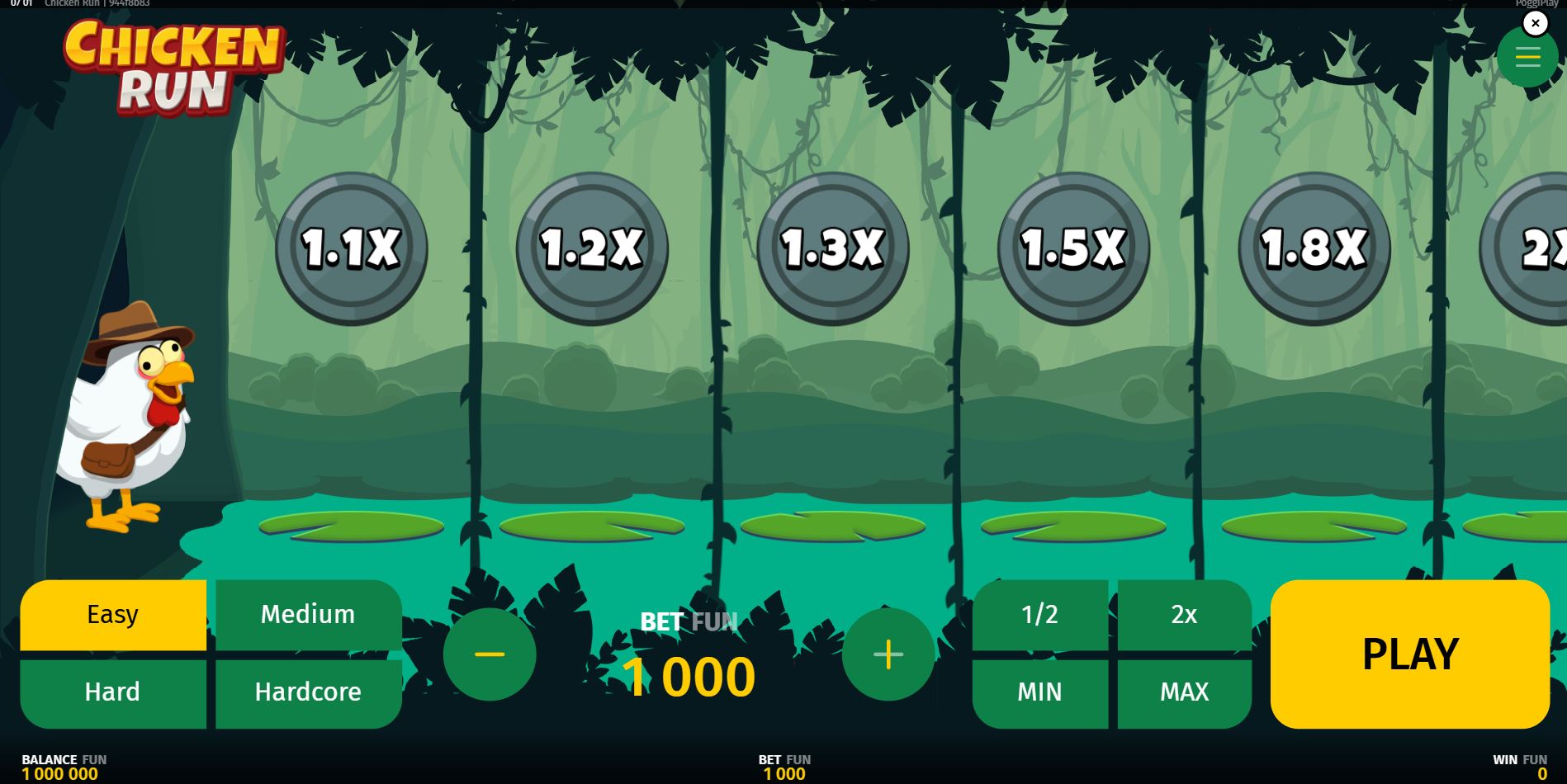Set bet to MAX

pyautogui.click(x=1183, y=692)
